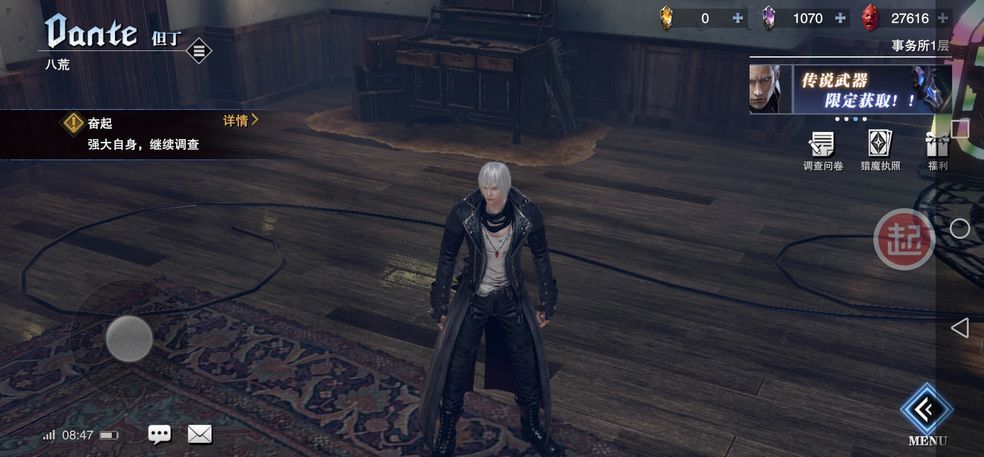Open the diamond menu beside Dante's name

pyautogui.click(x=199, y=50)
